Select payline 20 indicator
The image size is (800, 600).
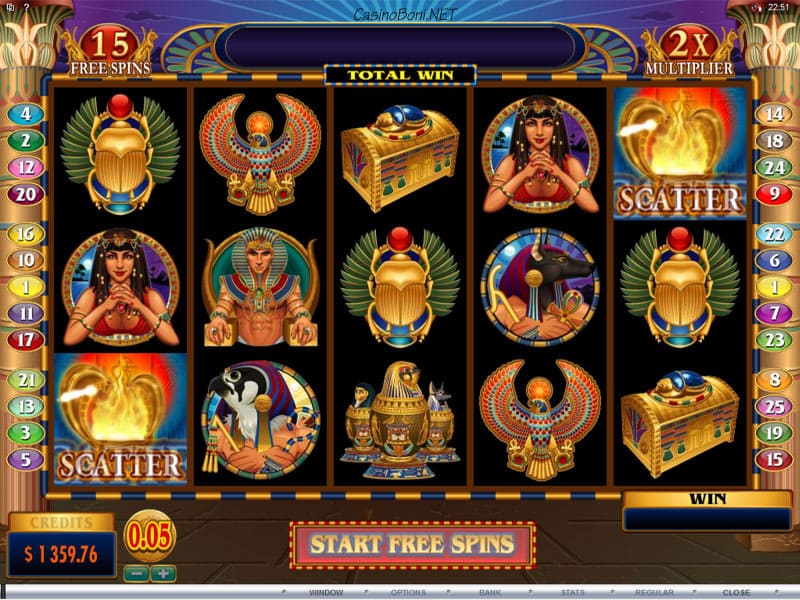(25, 194)
